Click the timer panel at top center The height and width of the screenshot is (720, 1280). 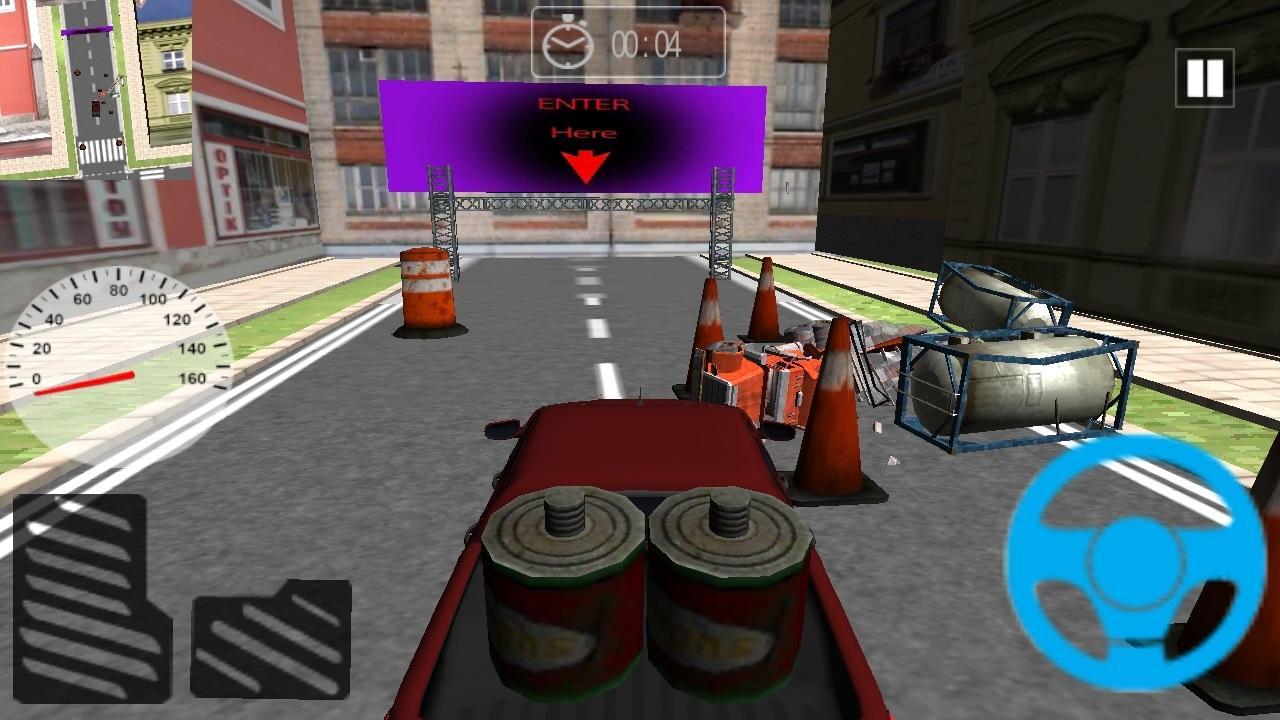point(628,40)
